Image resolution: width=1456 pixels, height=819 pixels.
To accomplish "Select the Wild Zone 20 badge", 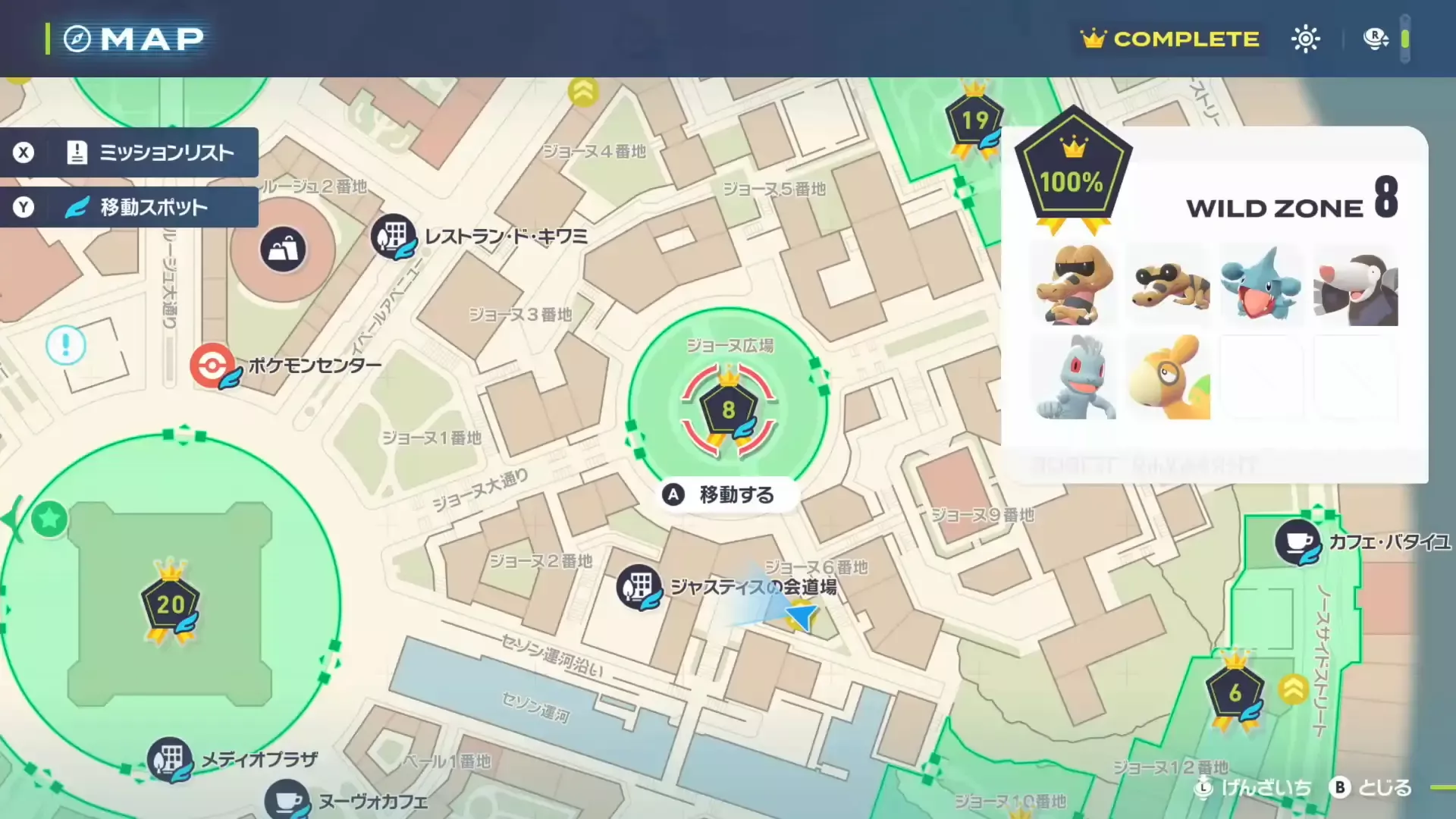I will [173, 604].
